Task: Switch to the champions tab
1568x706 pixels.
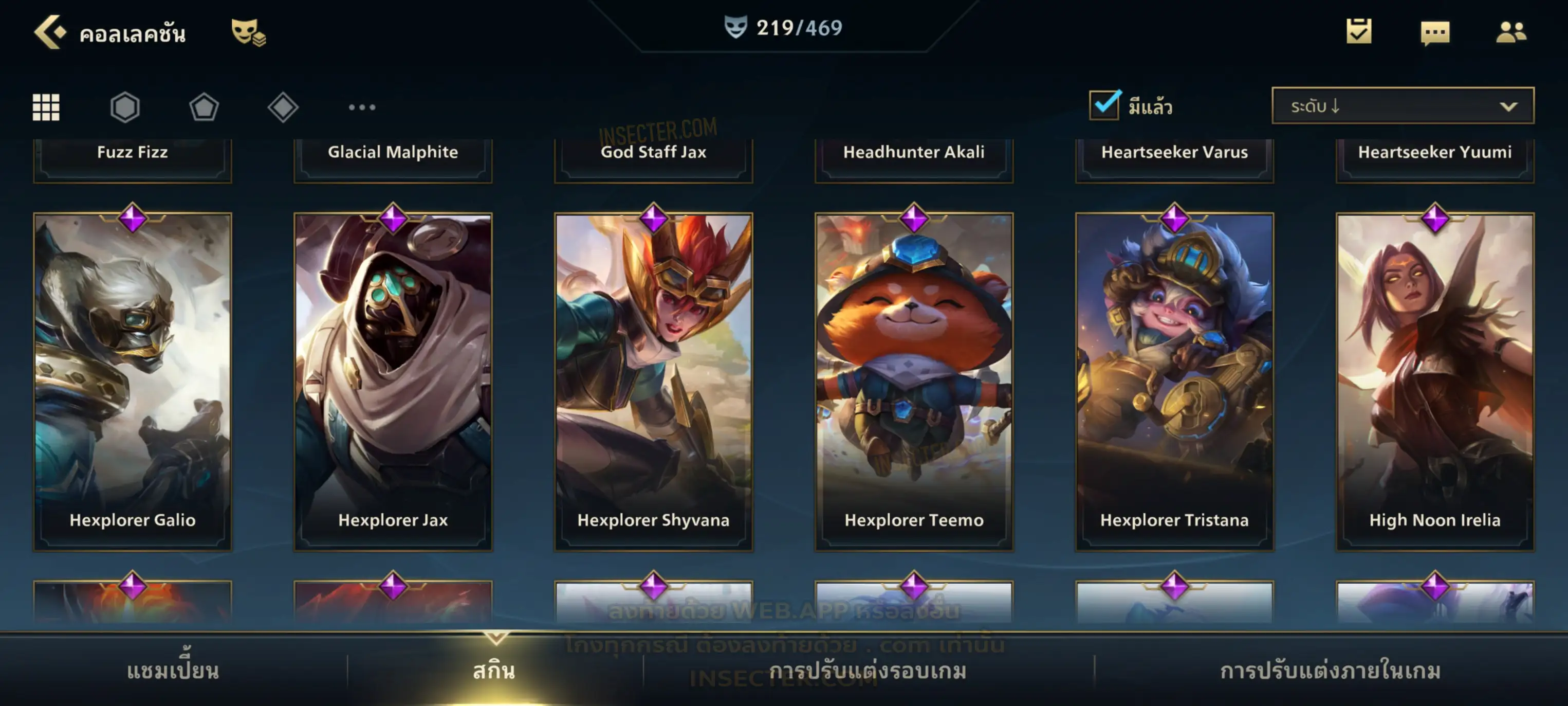Action: pyautogui.click(x=173, y=671)
